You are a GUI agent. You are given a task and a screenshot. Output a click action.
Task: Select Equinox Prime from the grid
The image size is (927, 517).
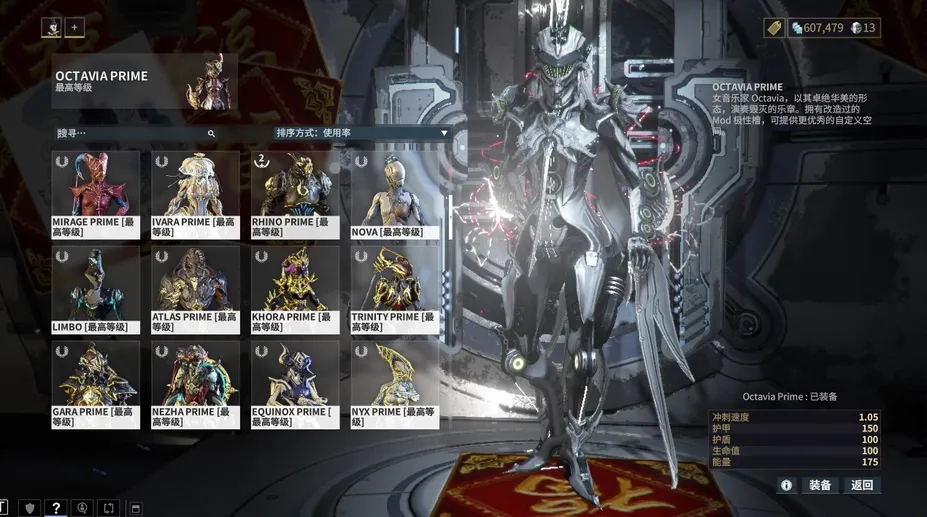click(295, 383)
